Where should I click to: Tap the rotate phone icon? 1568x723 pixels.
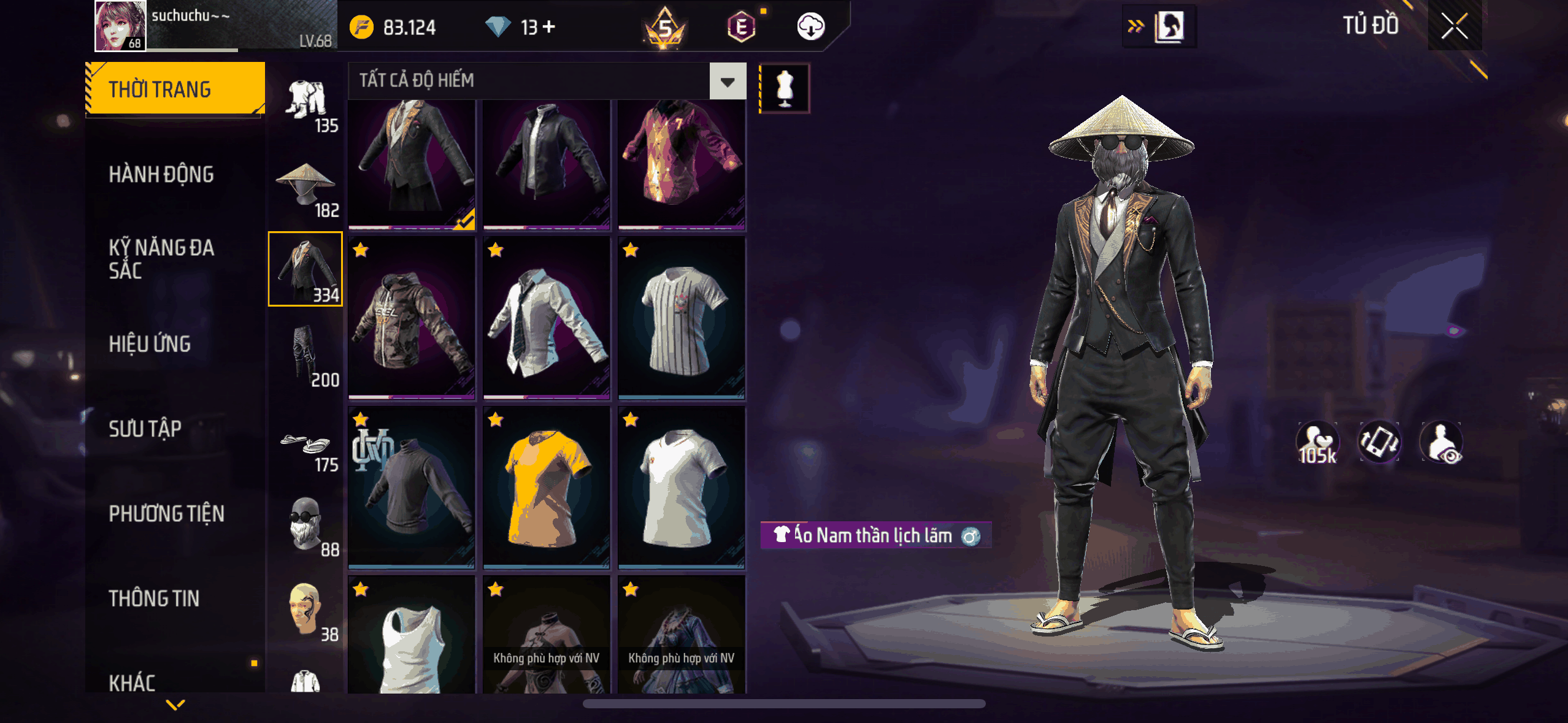pyautogui.click(x=1379, y=442)
